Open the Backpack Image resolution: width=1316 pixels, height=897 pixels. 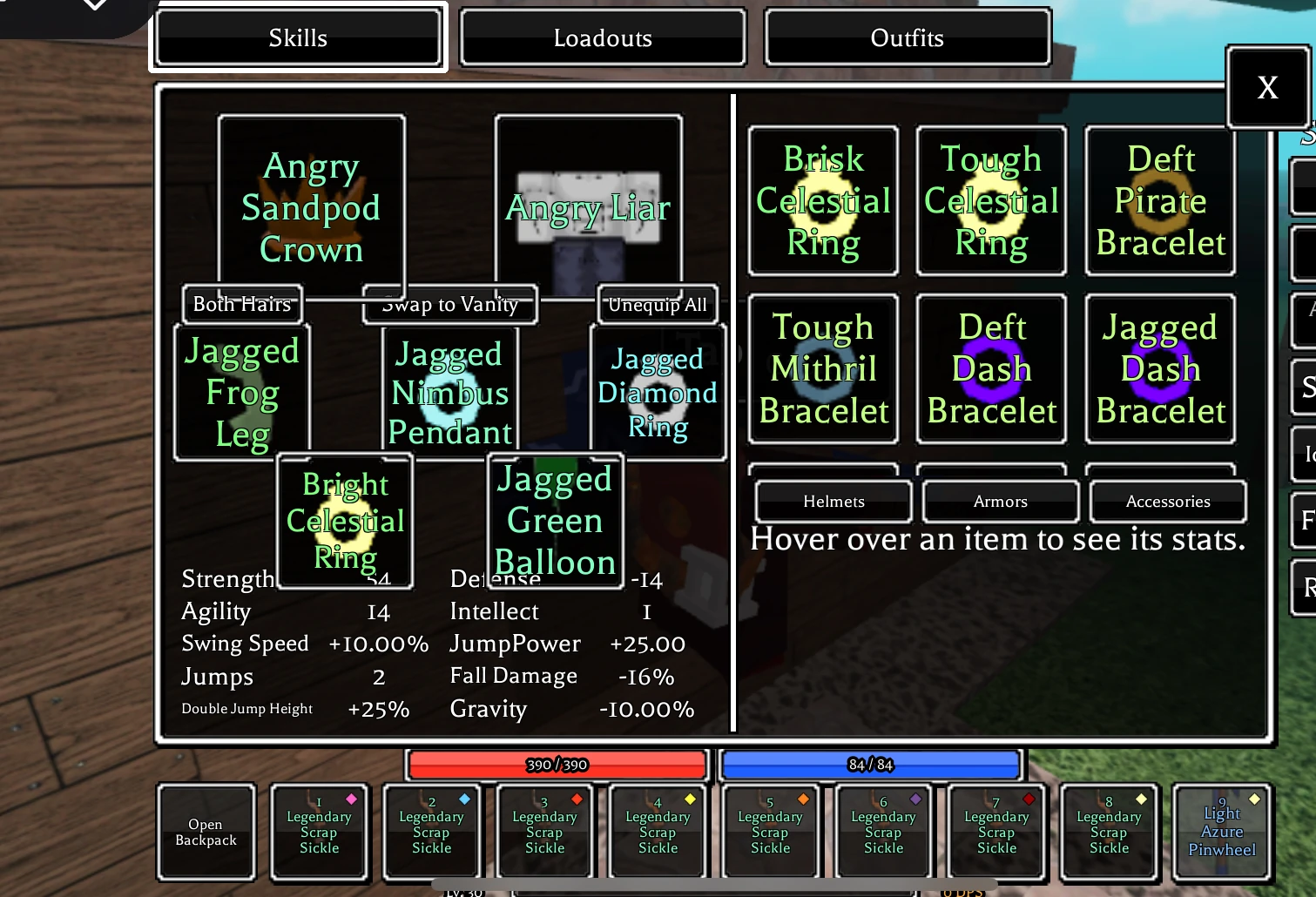206,832
